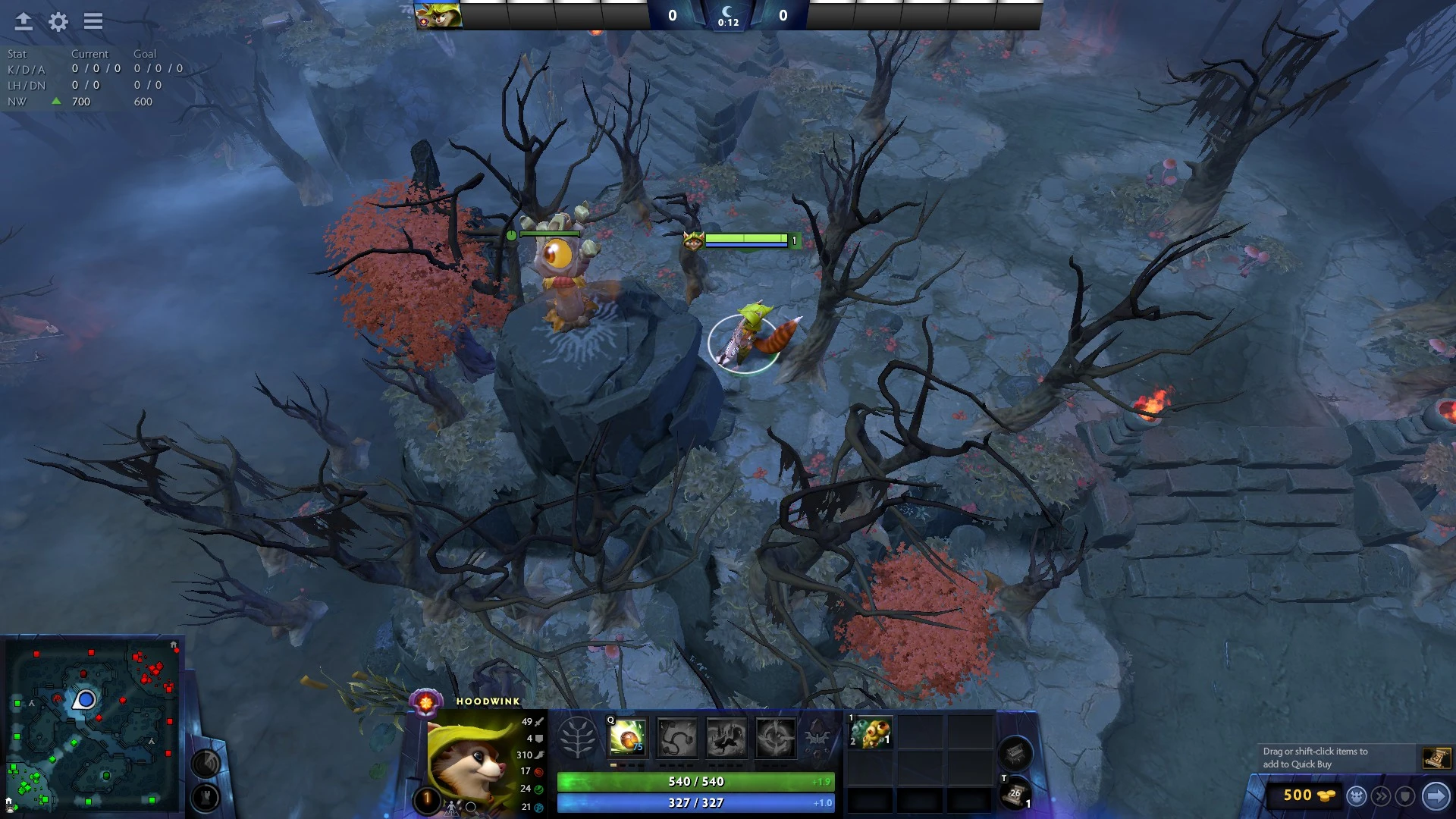Select the Scurry ability icon
This screenshot has width=1456, height=819.
coord(726,737)
